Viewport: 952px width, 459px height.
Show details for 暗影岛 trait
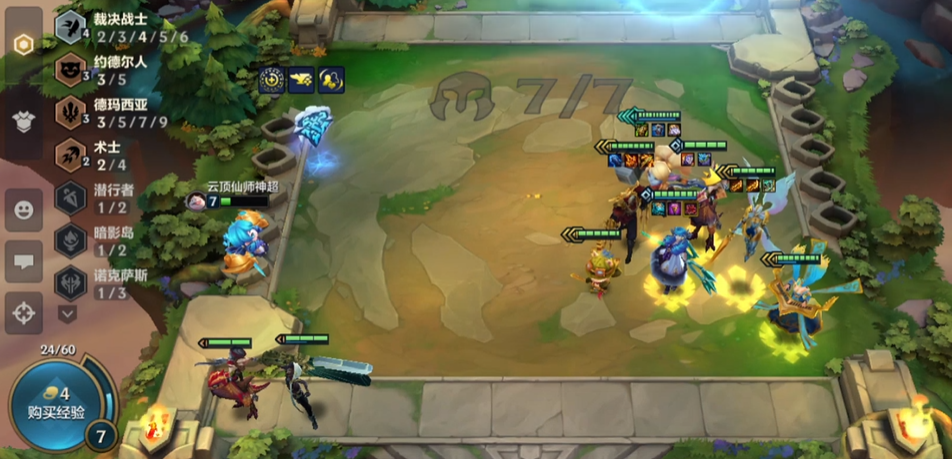tap(71, 240)
